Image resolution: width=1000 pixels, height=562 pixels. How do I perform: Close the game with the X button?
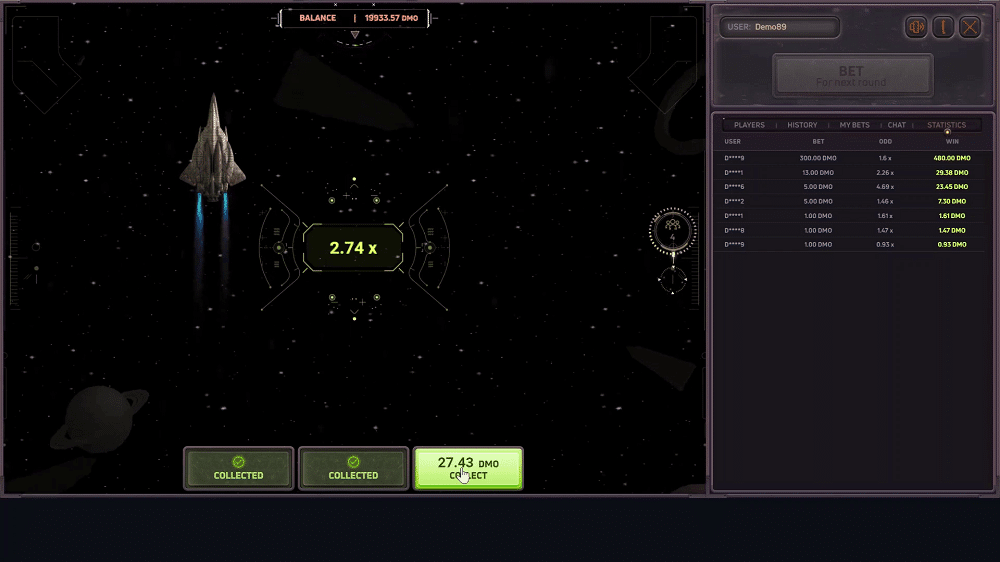(x=970, y=27)
